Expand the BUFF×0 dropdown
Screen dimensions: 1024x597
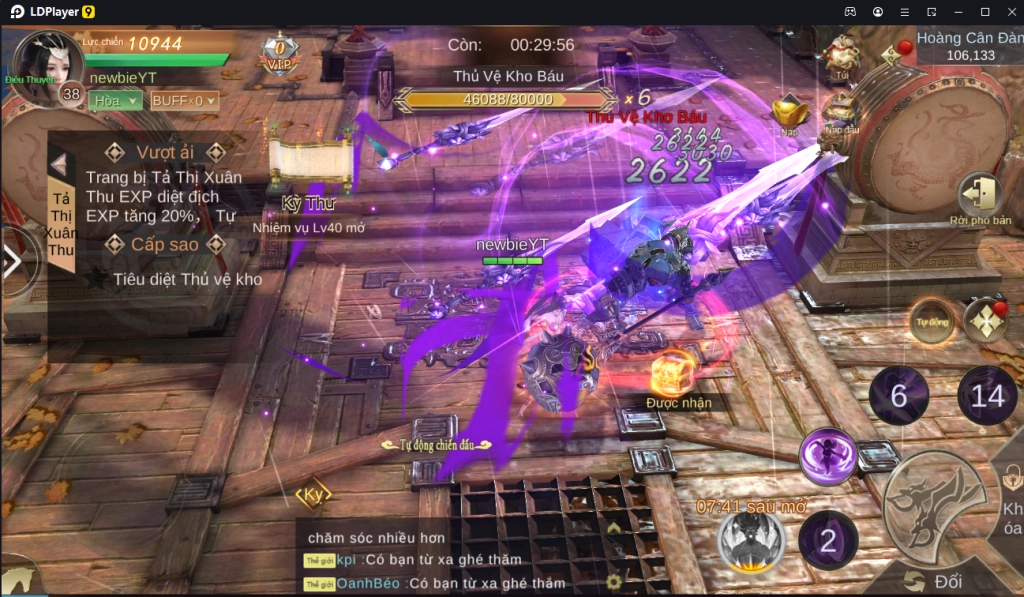click(x=184, y=100)
